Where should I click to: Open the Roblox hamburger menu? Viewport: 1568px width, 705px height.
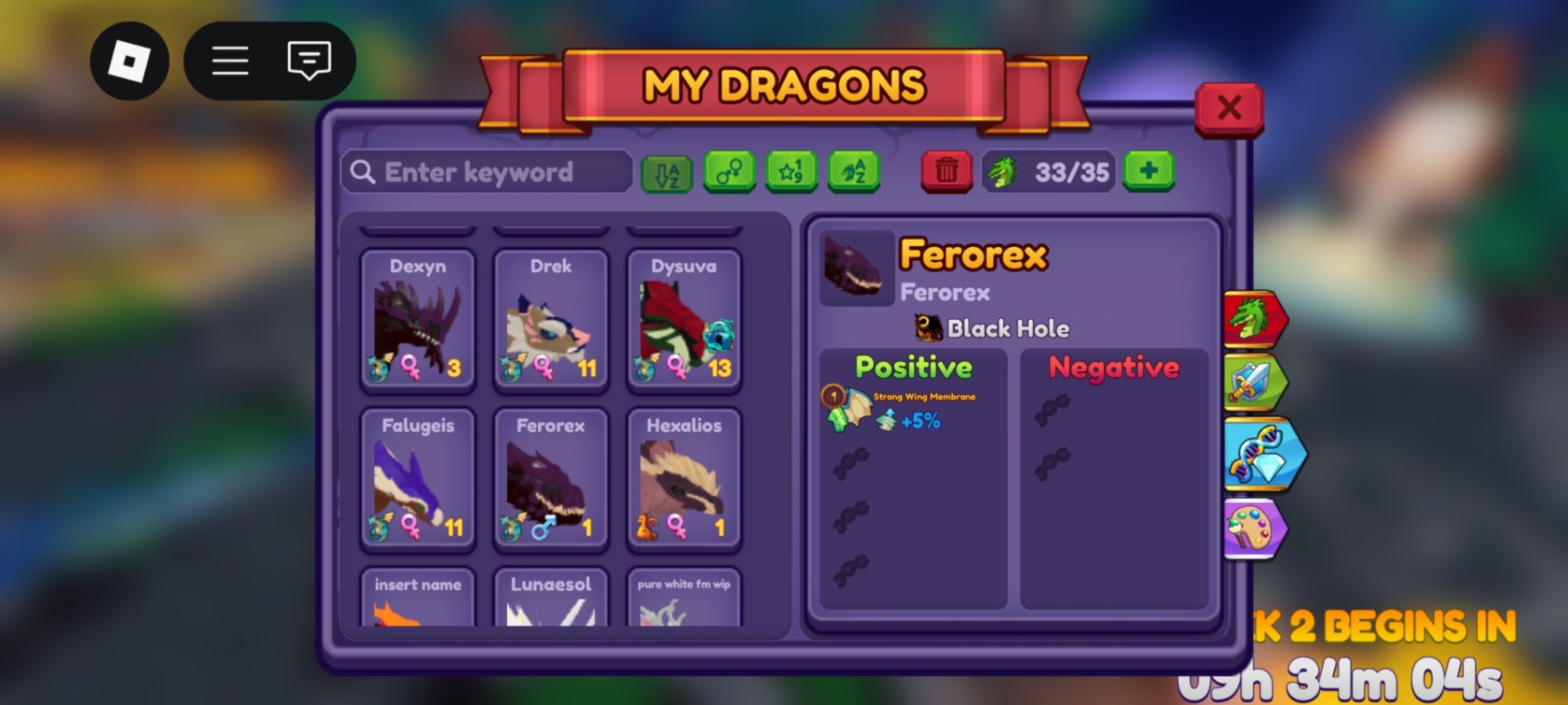pos(229,61)
